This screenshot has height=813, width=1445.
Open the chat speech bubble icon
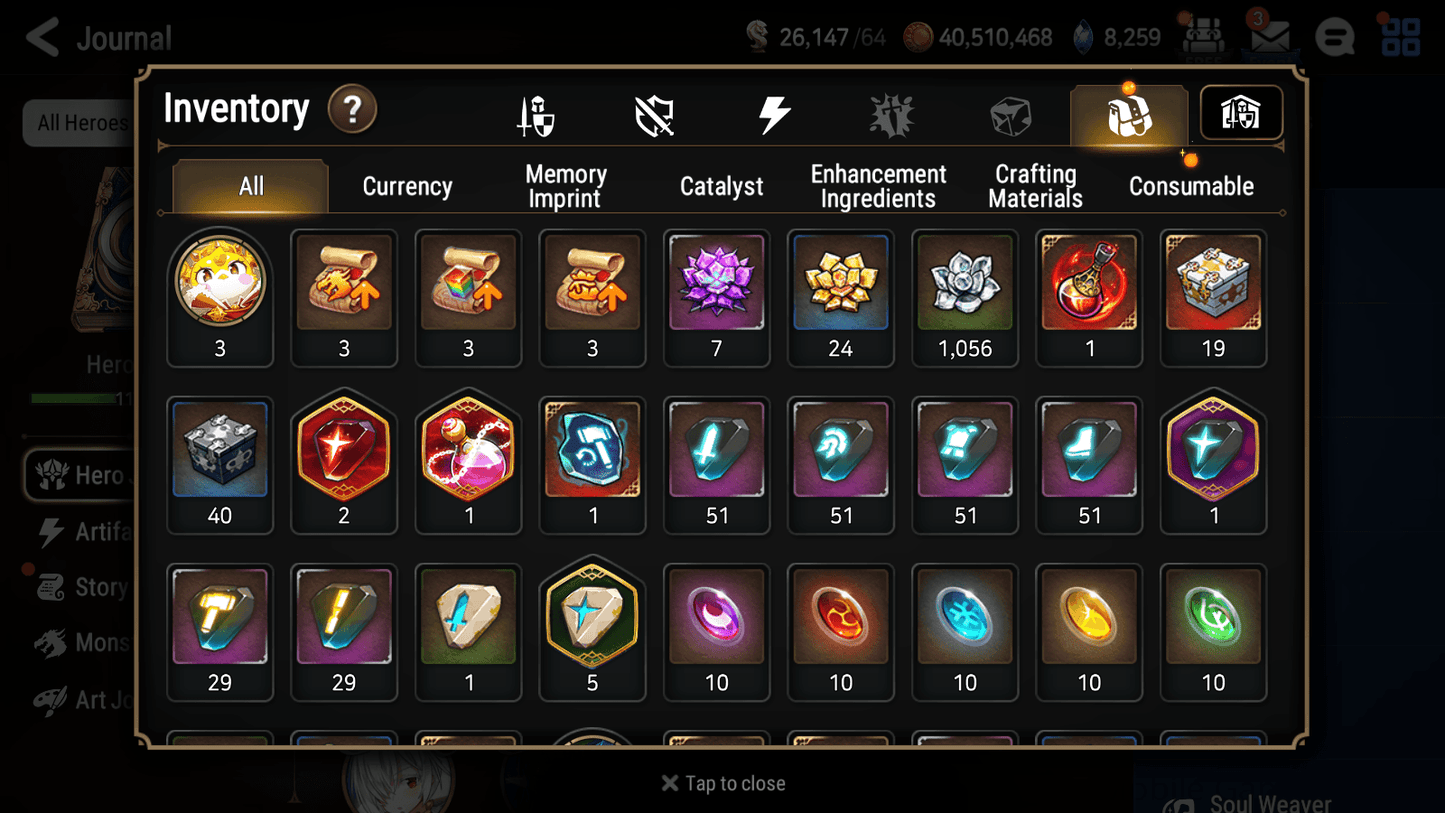(x=1334, y=36)
